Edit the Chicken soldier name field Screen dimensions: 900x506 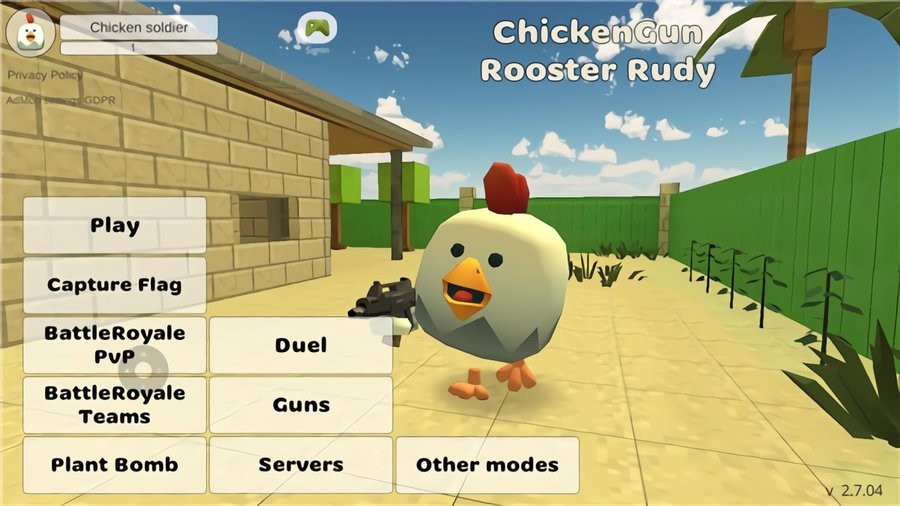pos(139,27)
